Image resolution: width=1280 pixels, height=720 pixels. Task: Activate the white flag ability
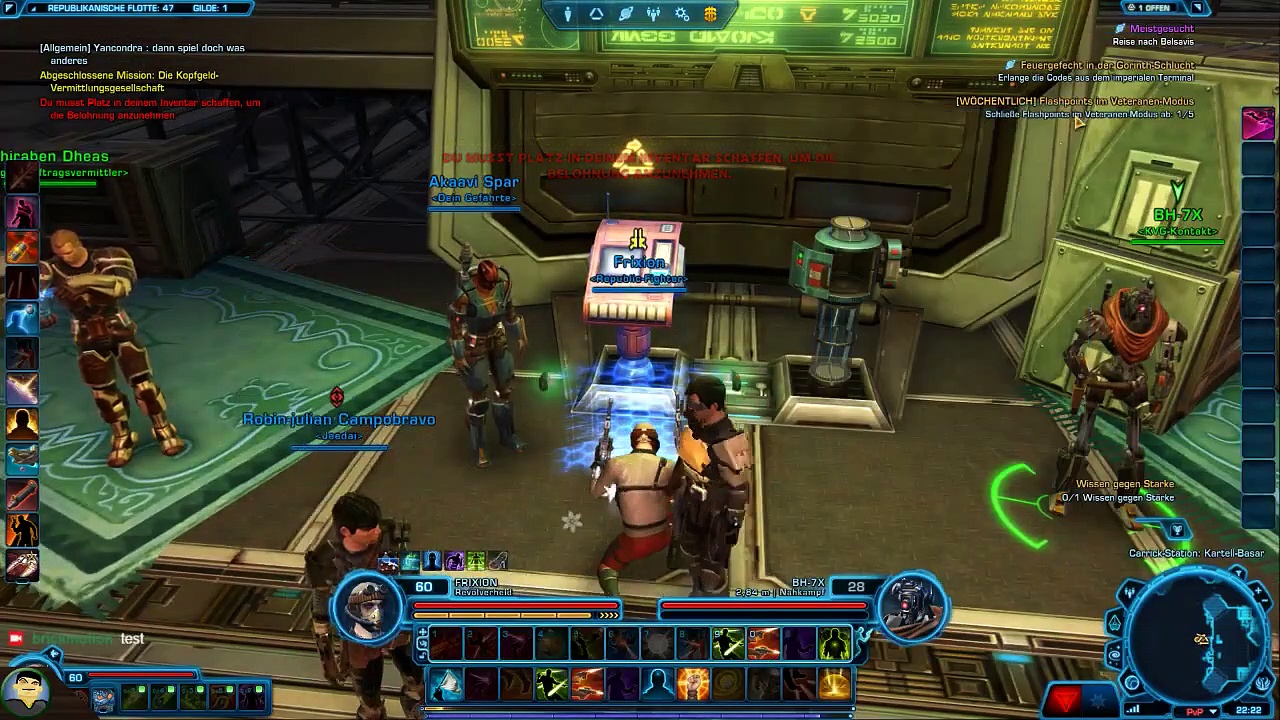(447, 684)
